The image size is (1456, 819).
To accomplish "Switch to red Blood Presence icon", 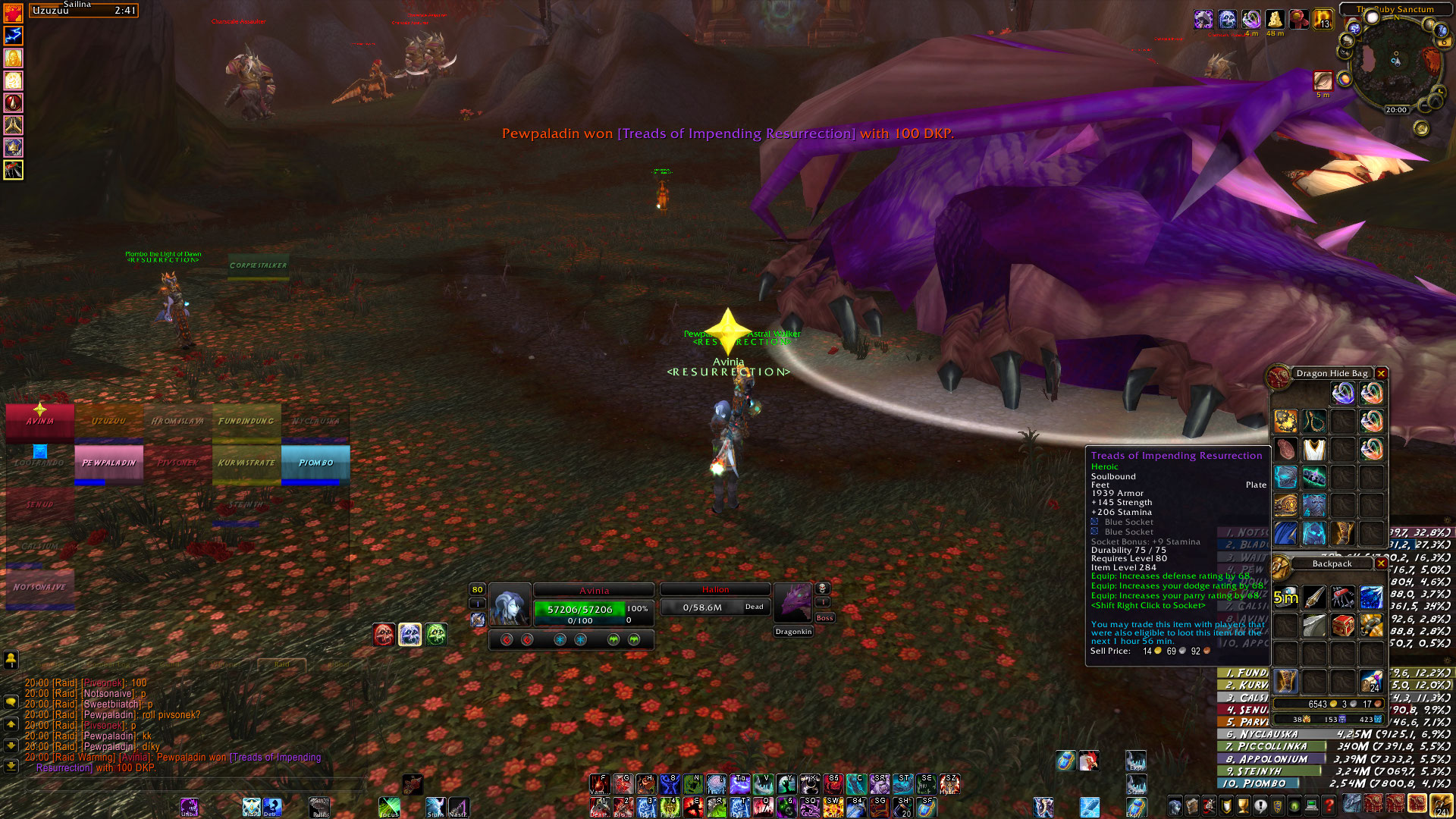I will click(x=384, y=635).
